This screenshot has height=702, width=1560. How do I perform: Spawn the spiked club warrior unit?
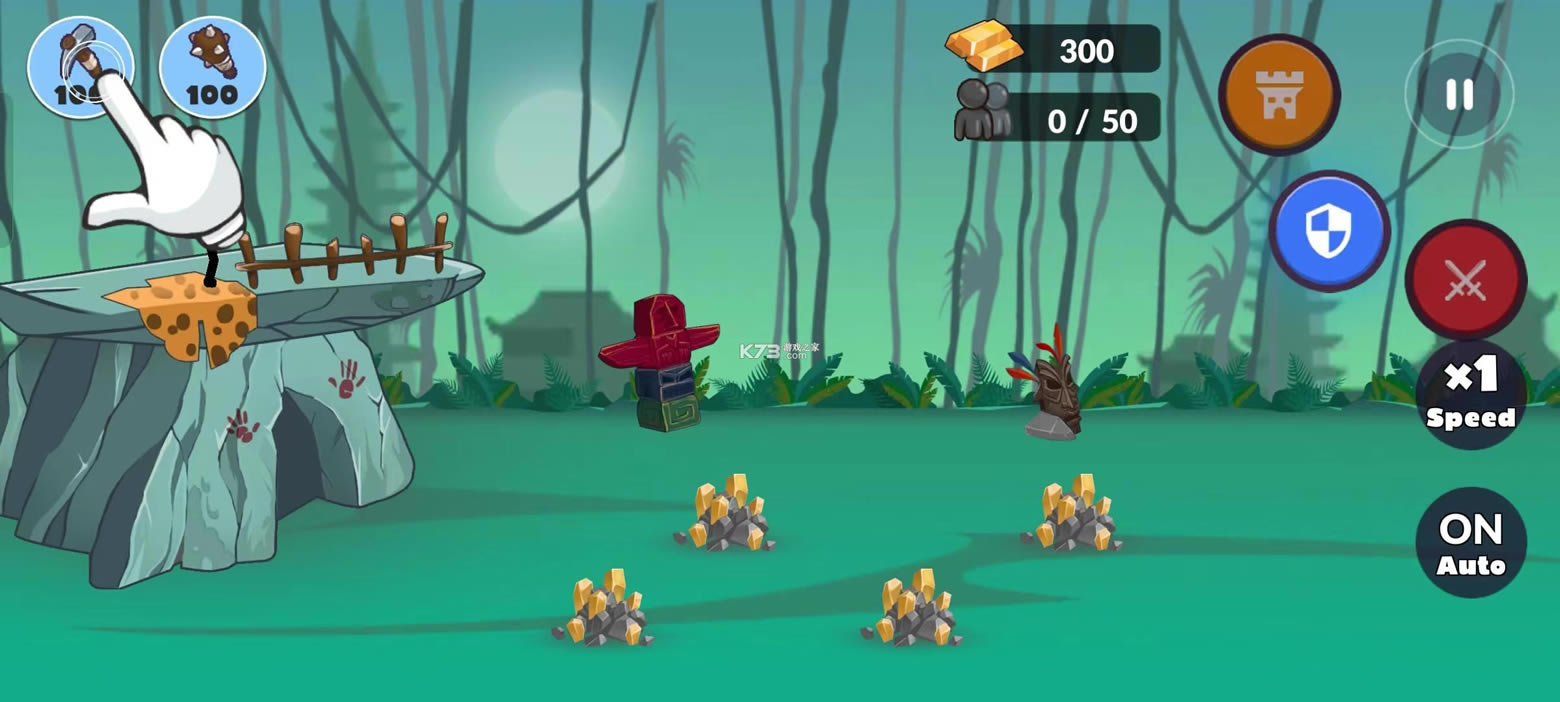(x=212, y=67)
